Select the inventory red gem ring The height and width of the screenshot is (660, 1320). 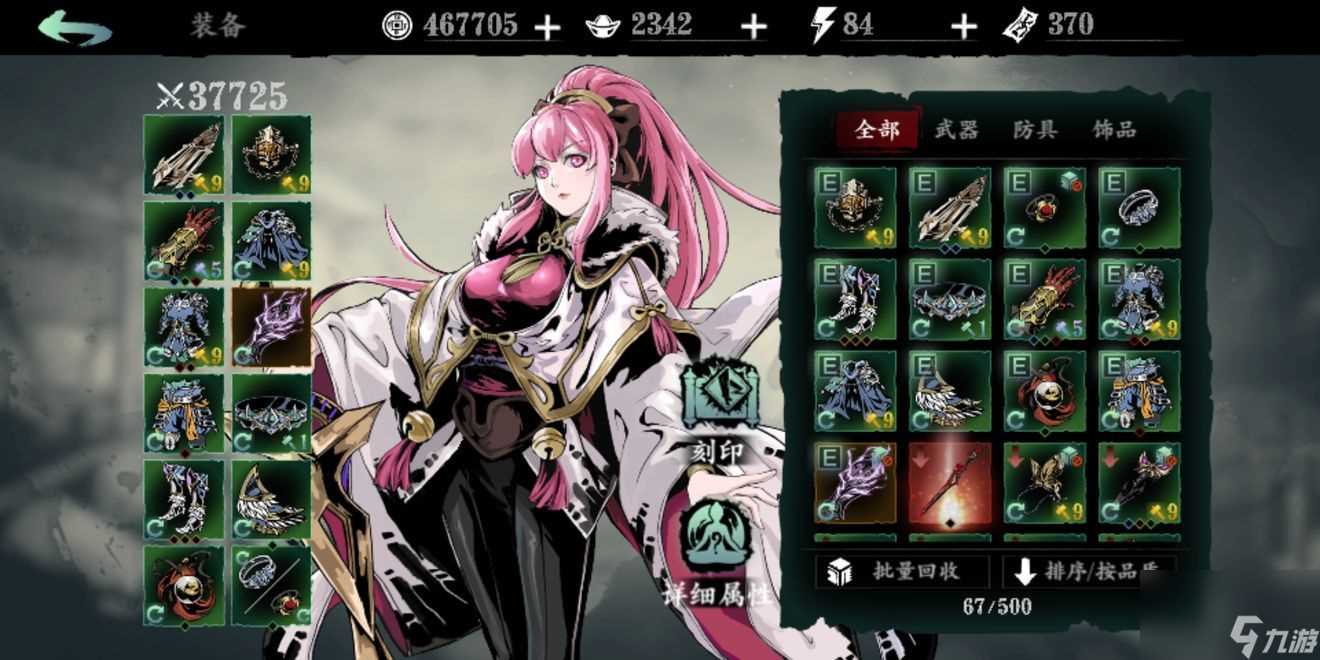[1044, 206]
